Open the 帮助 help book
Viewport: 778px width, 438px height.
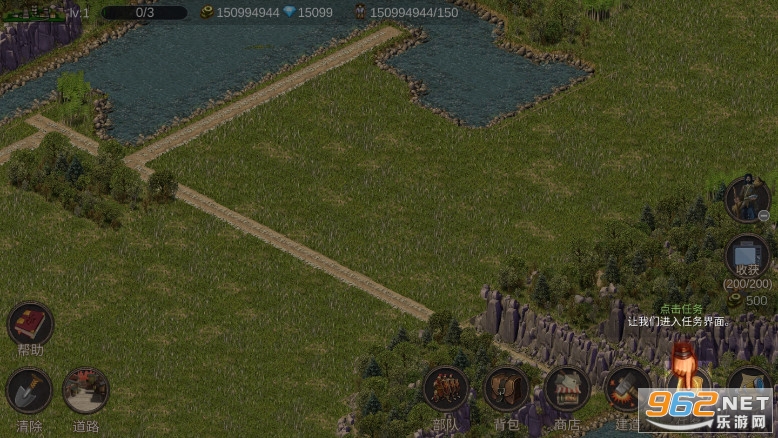tap(30, 325)
